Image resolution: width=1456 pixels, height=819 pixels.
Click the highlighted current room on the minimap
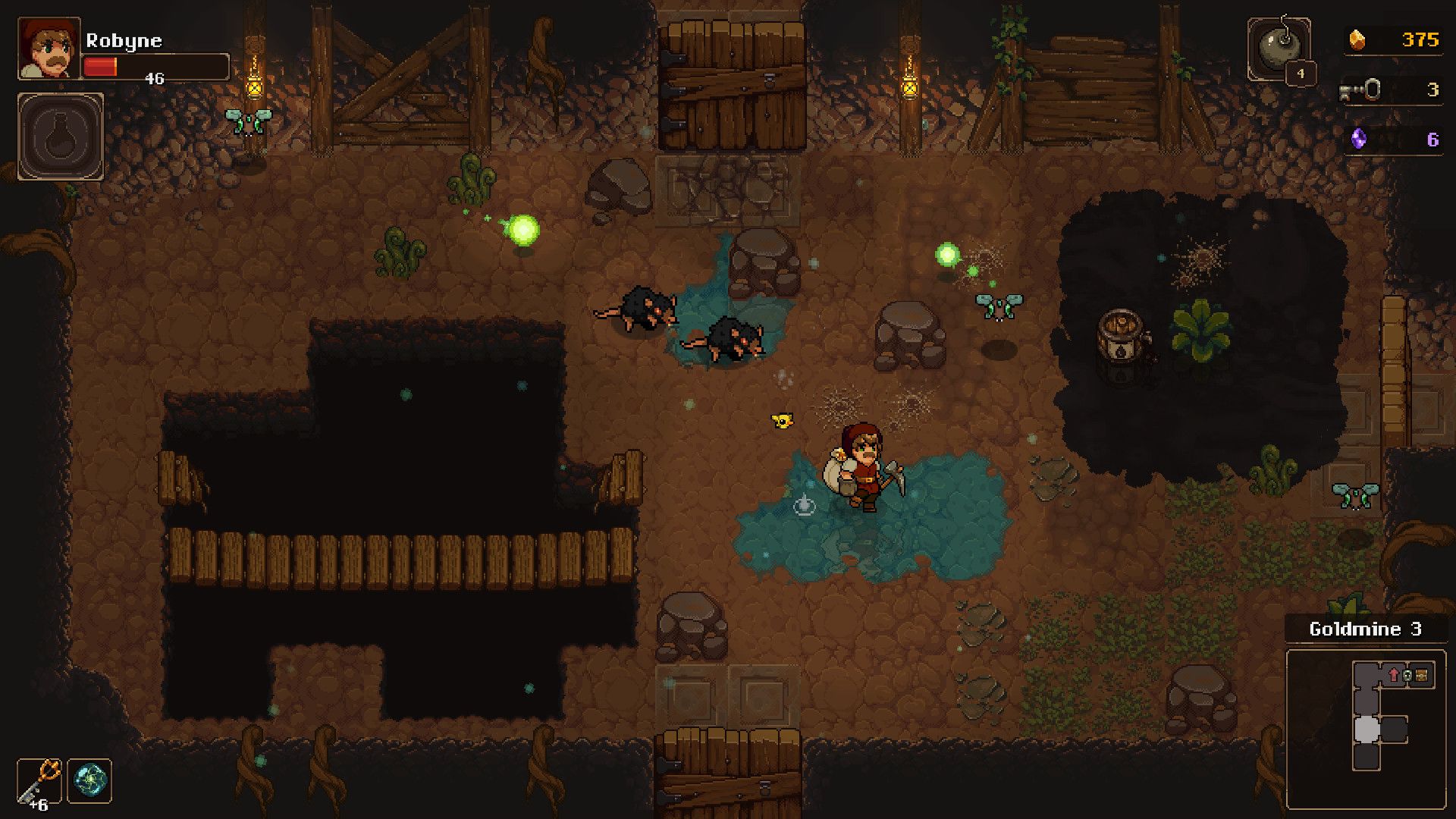[x=1367, y=730]
